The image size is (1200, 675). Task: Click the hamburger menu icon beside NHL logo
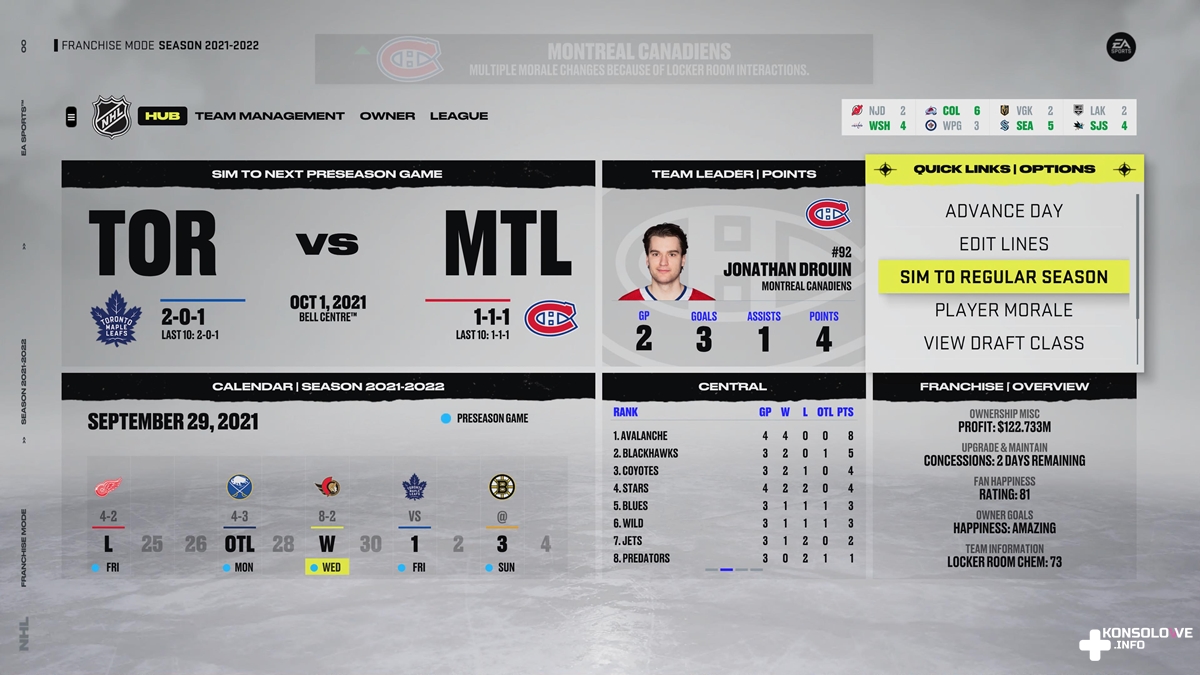tap(71, 117)
